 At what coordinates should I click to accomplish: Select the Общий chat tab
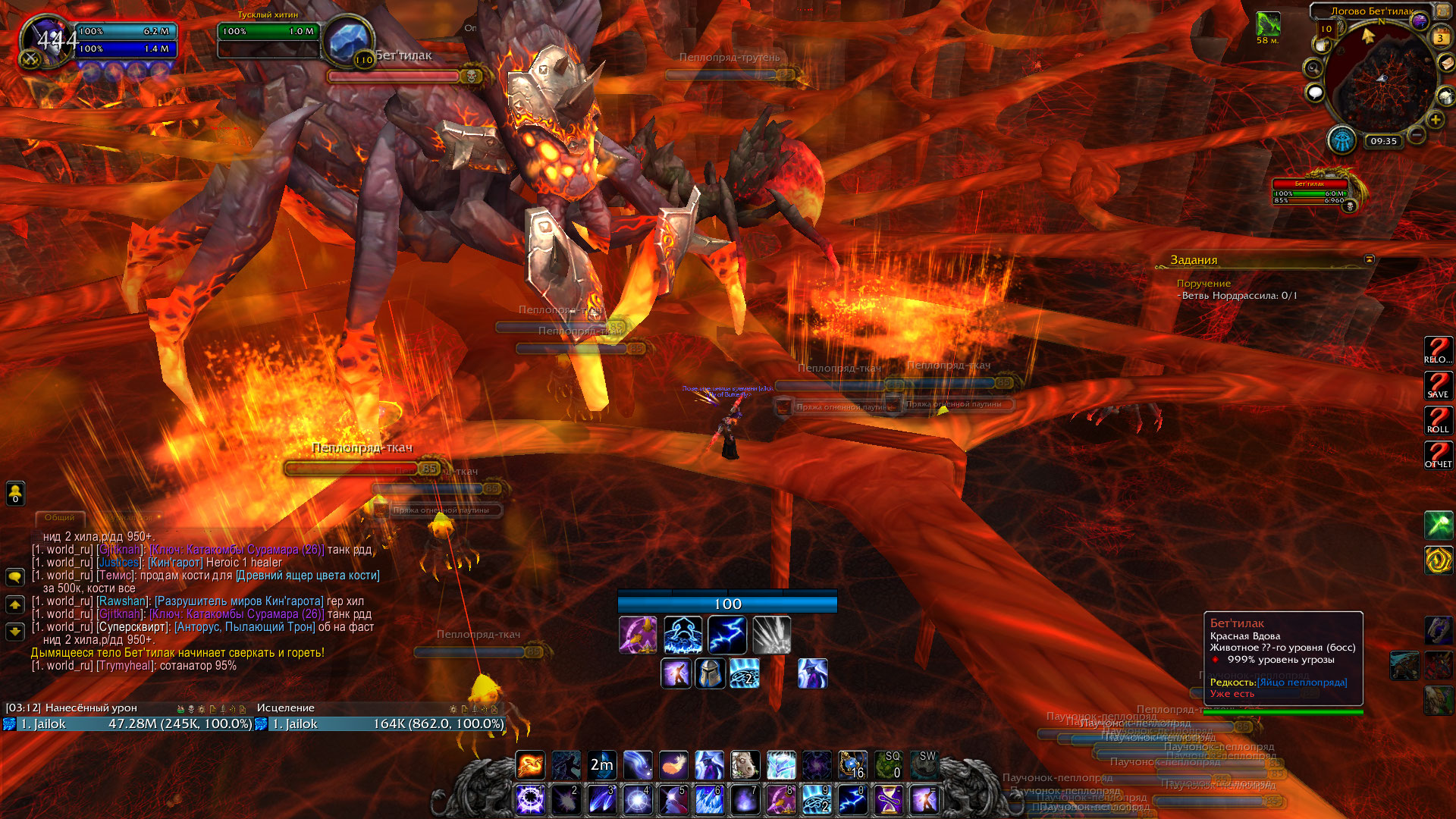click(59, 518)
